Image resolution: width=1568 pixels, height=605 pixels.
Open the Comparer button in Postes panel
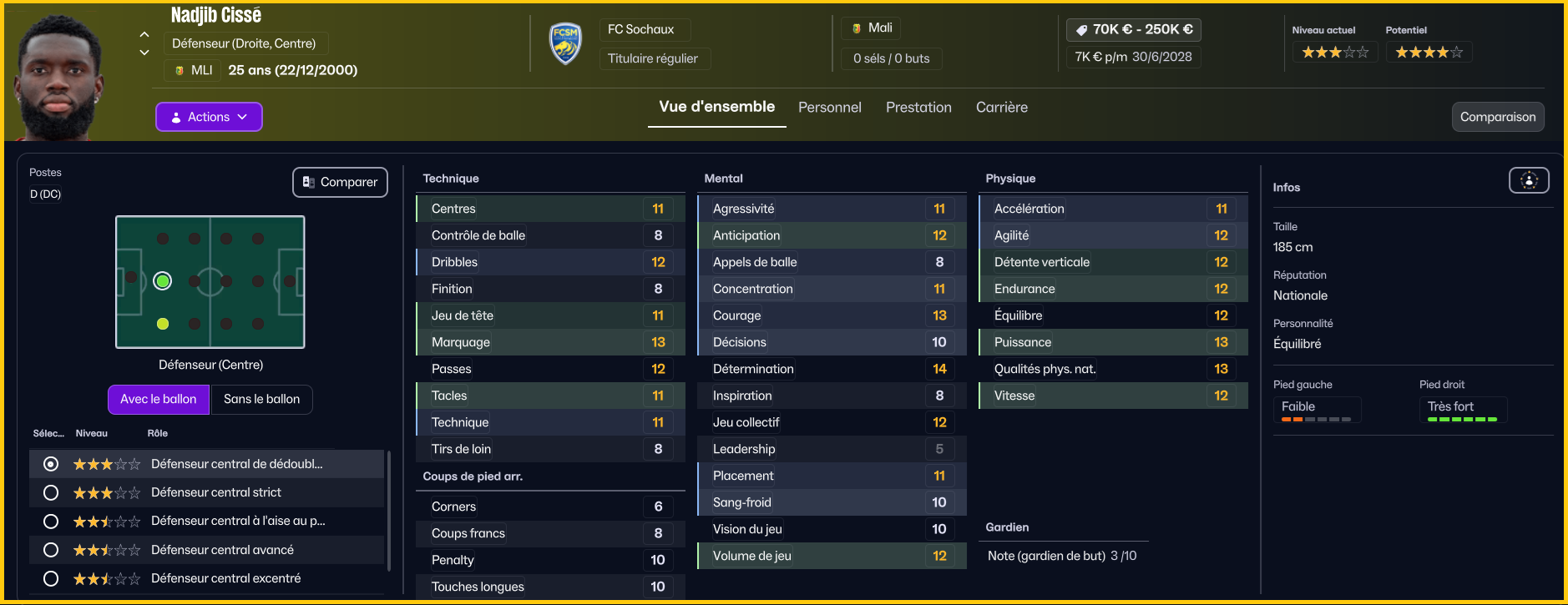[340, 182]
